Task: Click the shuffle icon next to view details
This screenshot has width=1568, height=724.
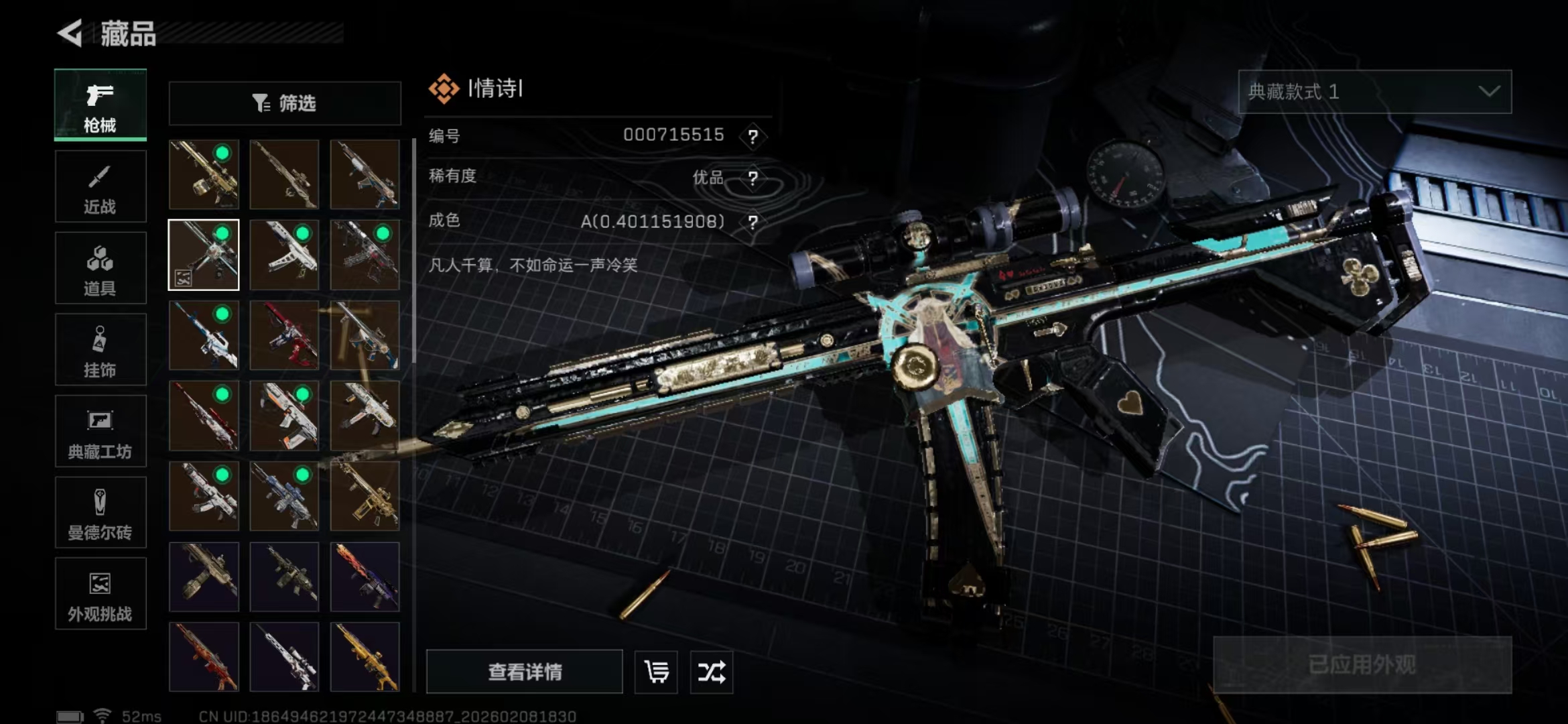Action: pos(711,672)
